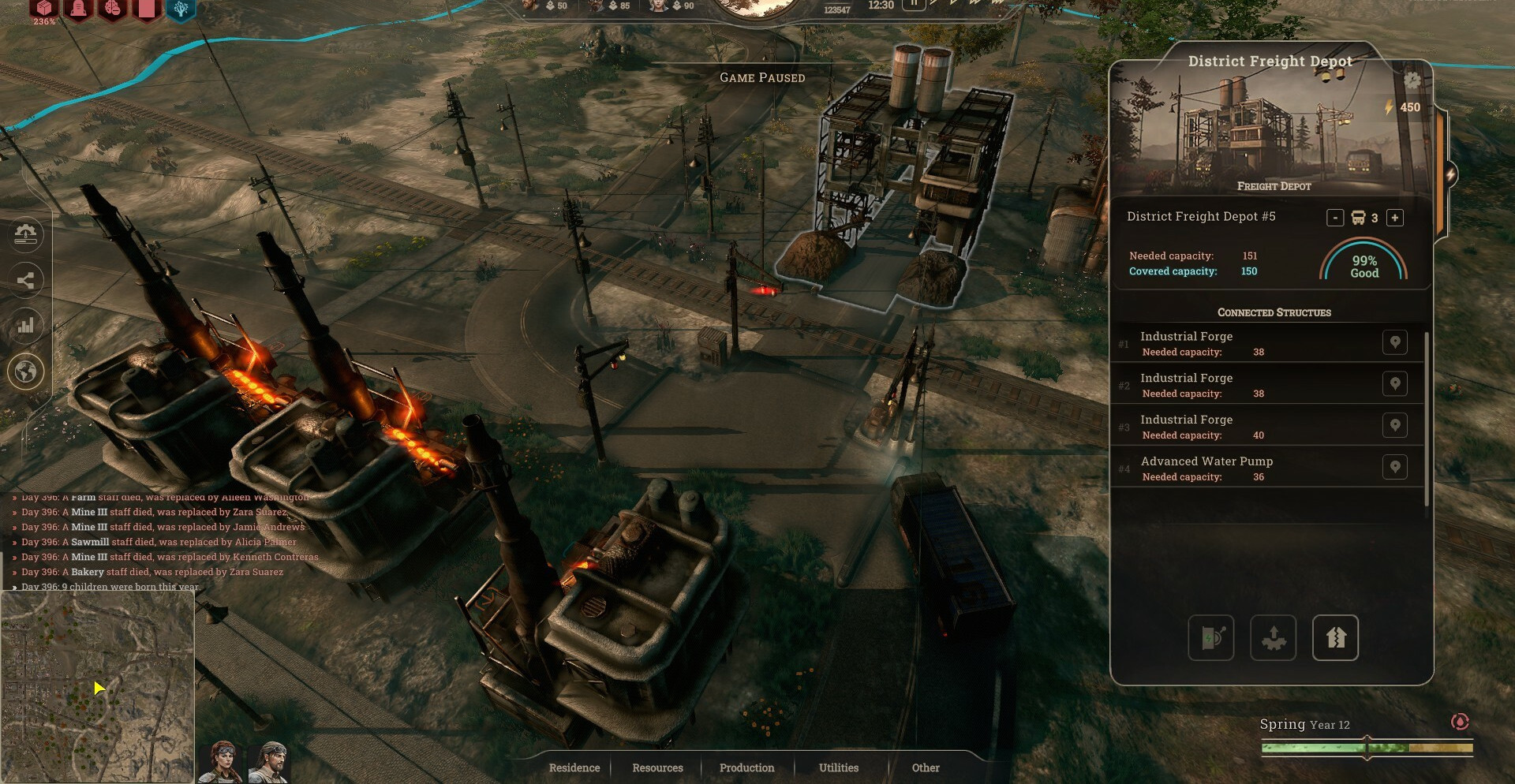1515x784 pixels.
Task: Switch to the Production build category
Action: pos(746,767)
